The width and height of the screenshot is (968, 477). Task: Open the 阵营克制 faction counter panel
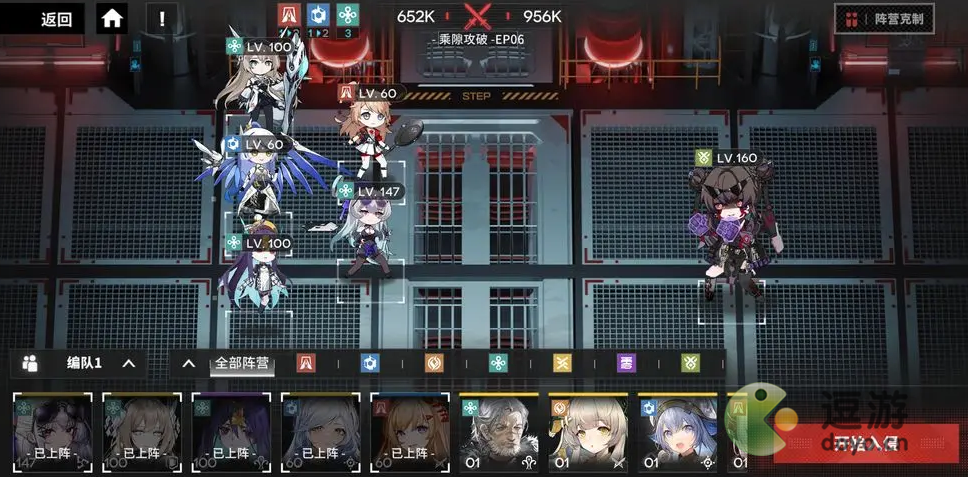click(x=886, y=18)
